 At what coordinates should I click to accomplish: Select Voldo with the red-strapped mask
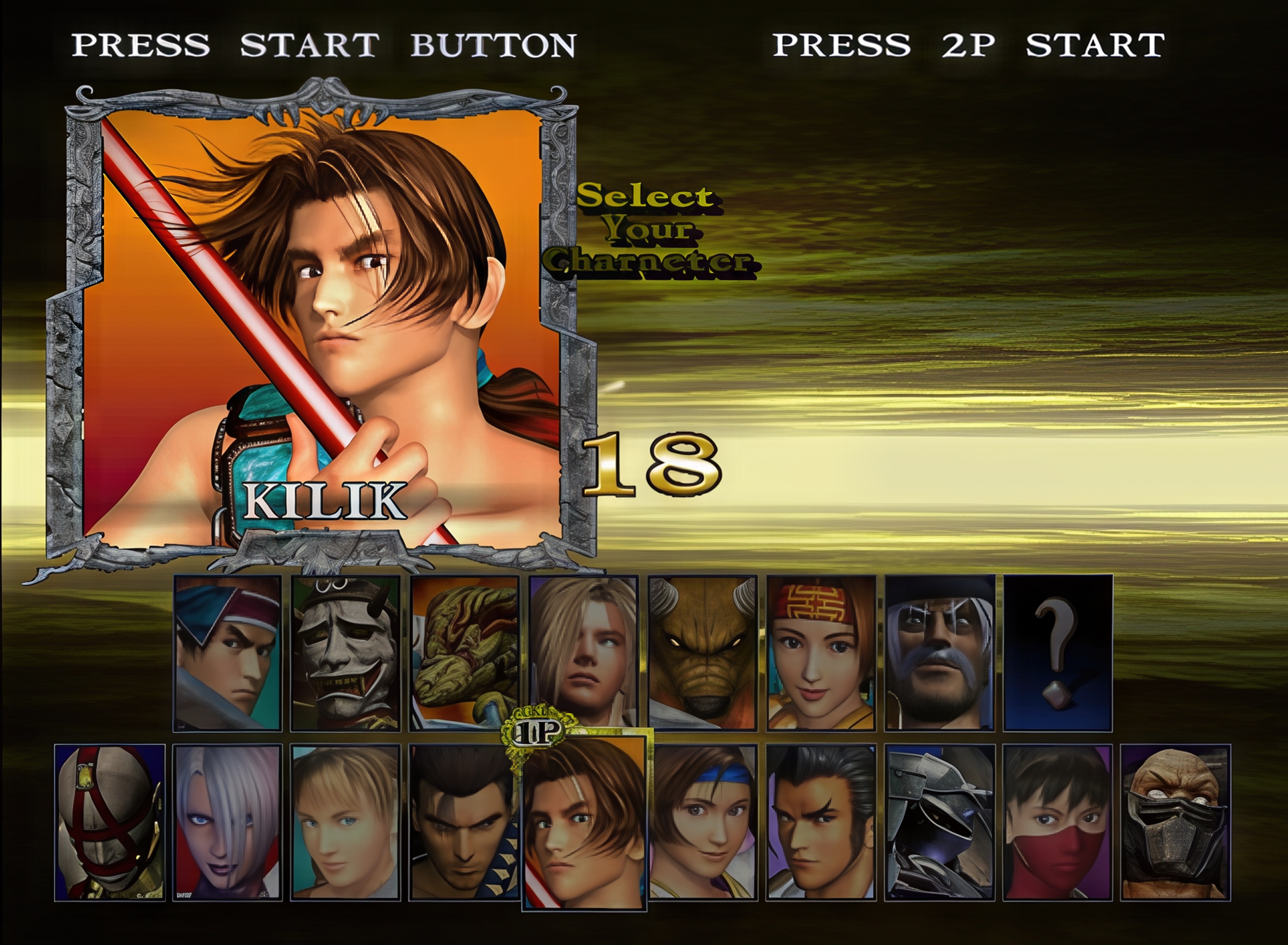click(110, 822)
